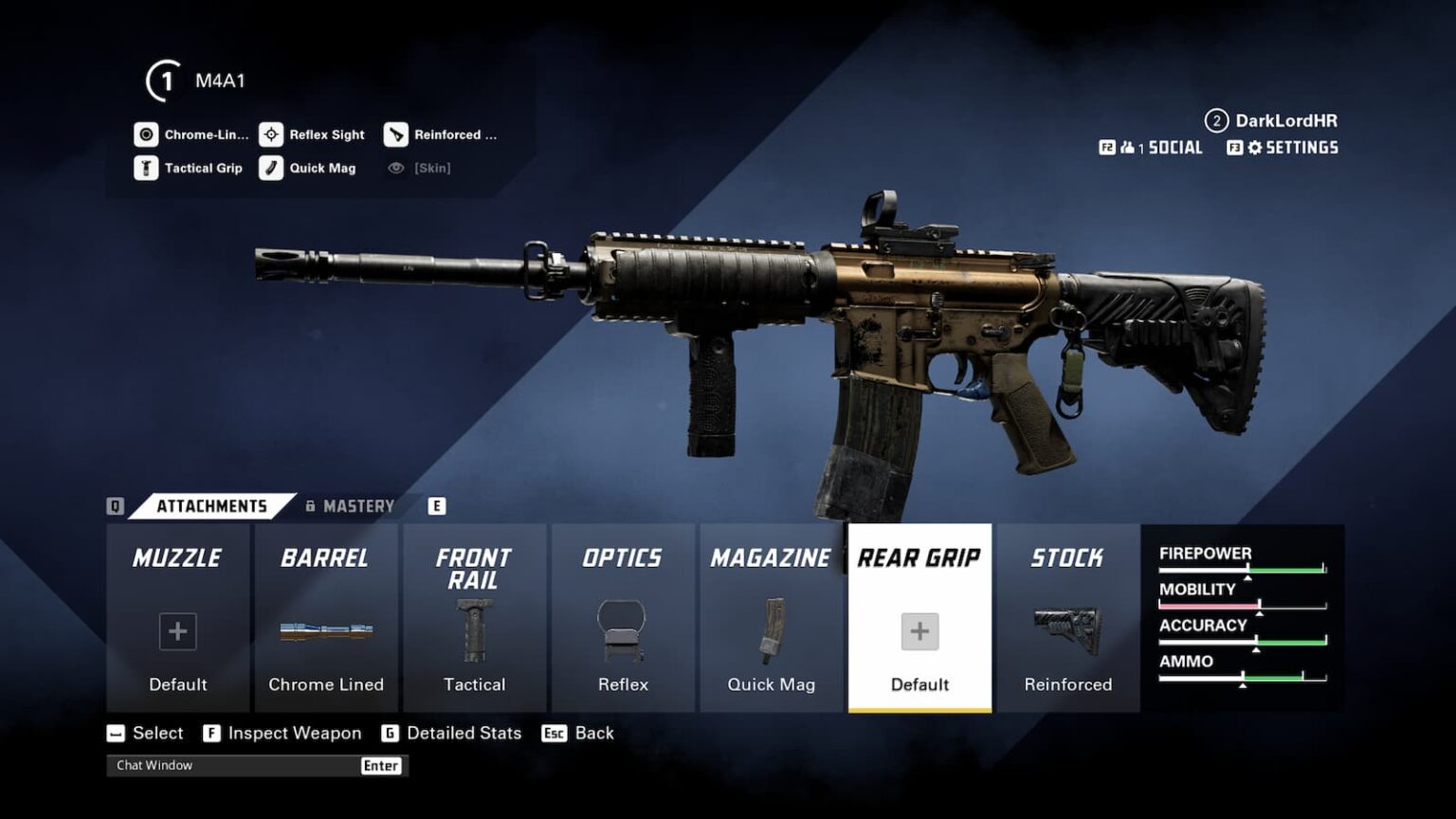Select the Quick Mag icon in the Magazine slot
This screenshot has width=1456, height=819.
(771, 630)
